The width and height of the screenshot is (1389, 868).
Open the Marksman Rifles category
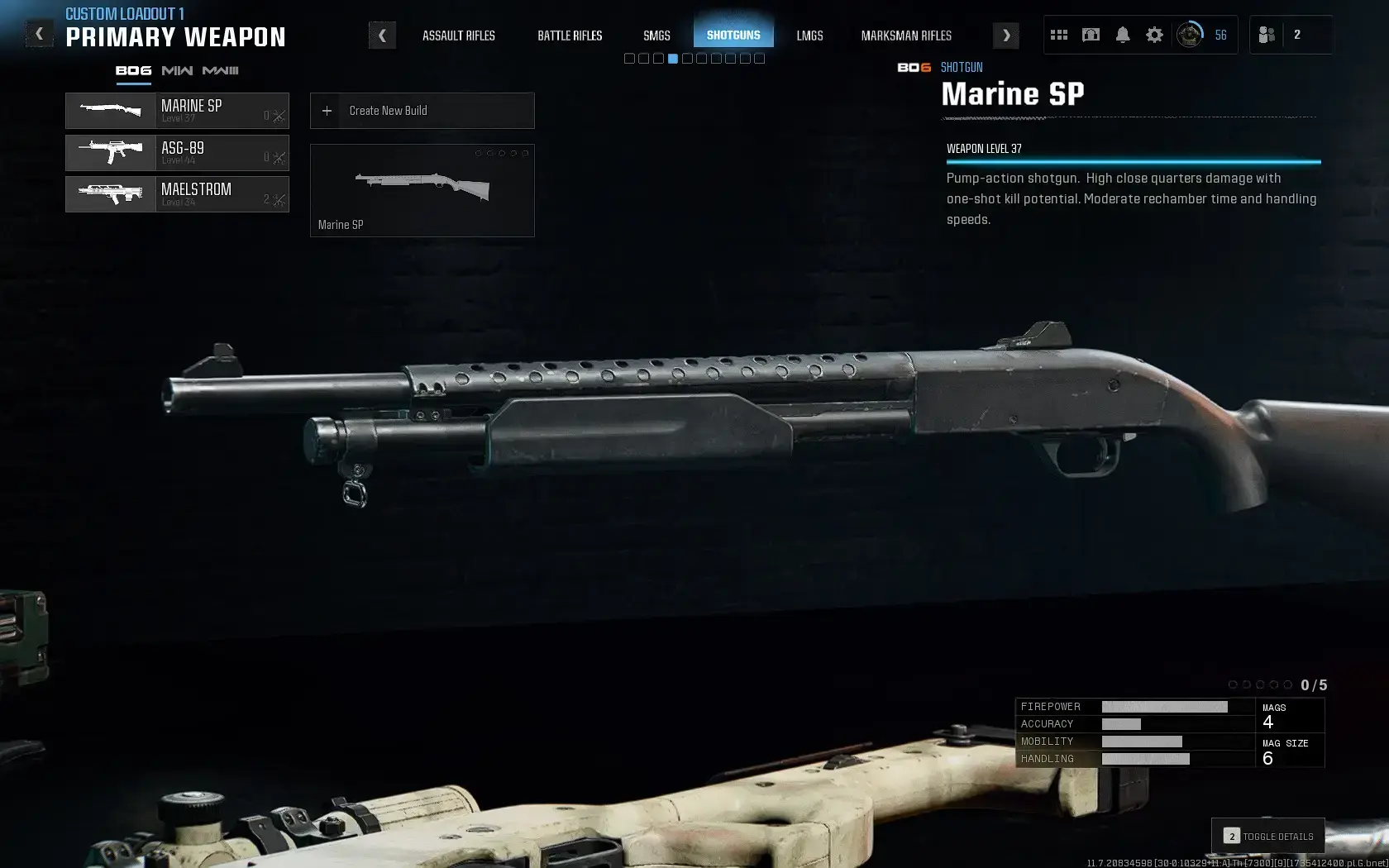906,36
